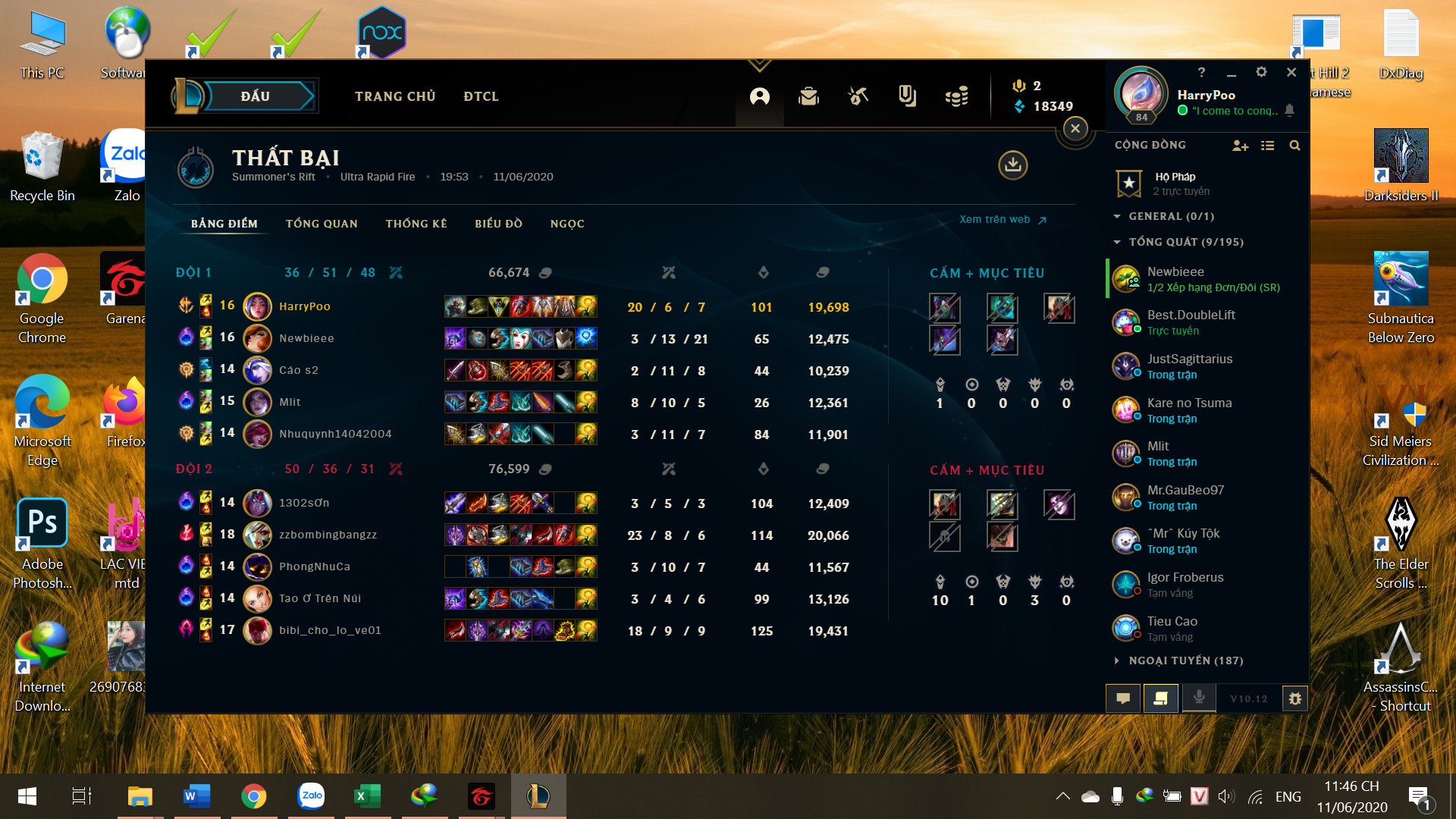Select the NGỌC runes tab
Image resolution: width=1456 pixels, height=819 pixels.
coord(567,224)
